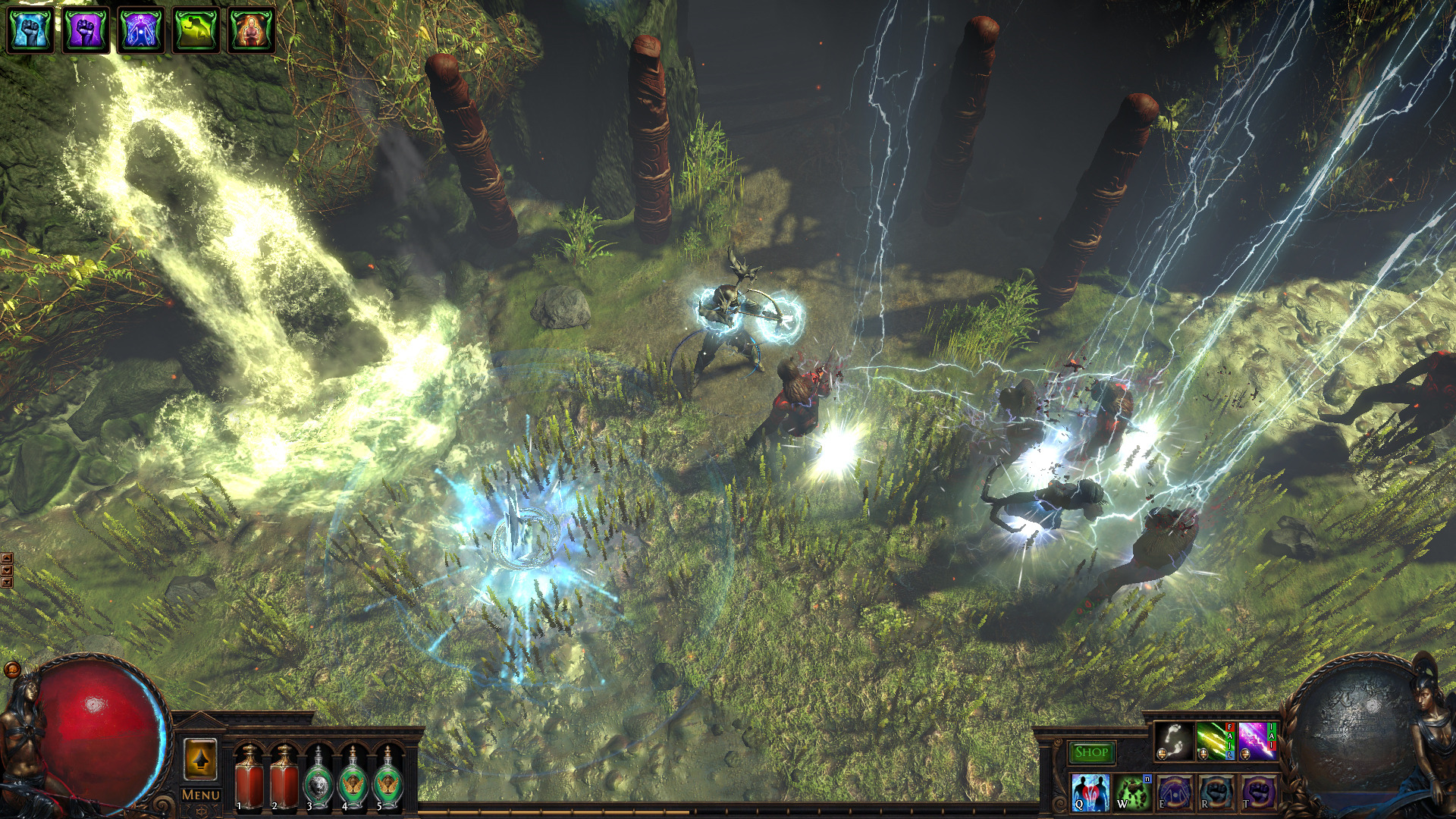Image resolution: width=1456 pixels, height=819 pixels.
Task: Toggle the R blue fist aura skill
Action: tap(1216, 792)
